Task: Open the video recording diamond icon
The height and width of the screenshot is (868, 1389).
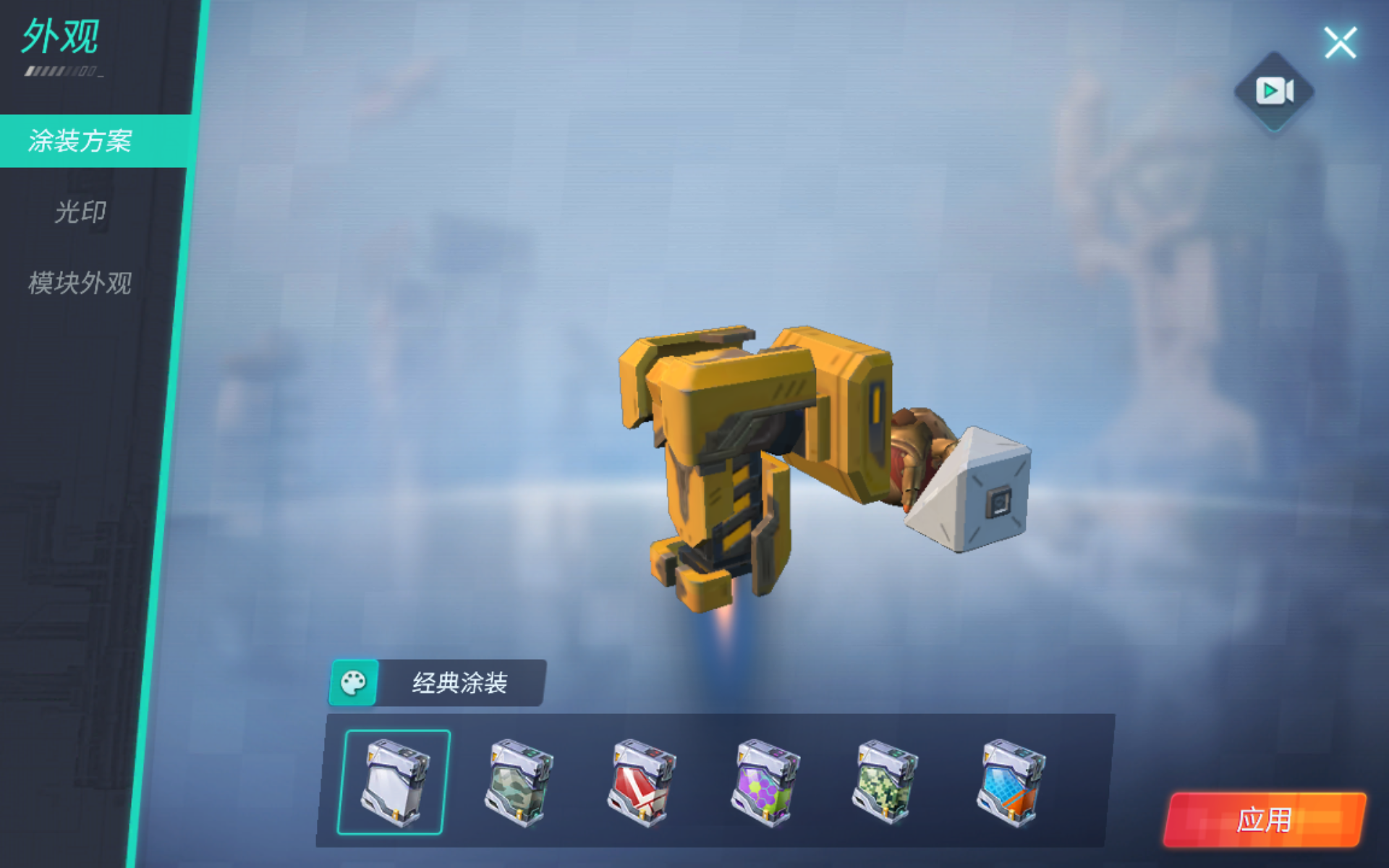Action: pos(1274,90)
